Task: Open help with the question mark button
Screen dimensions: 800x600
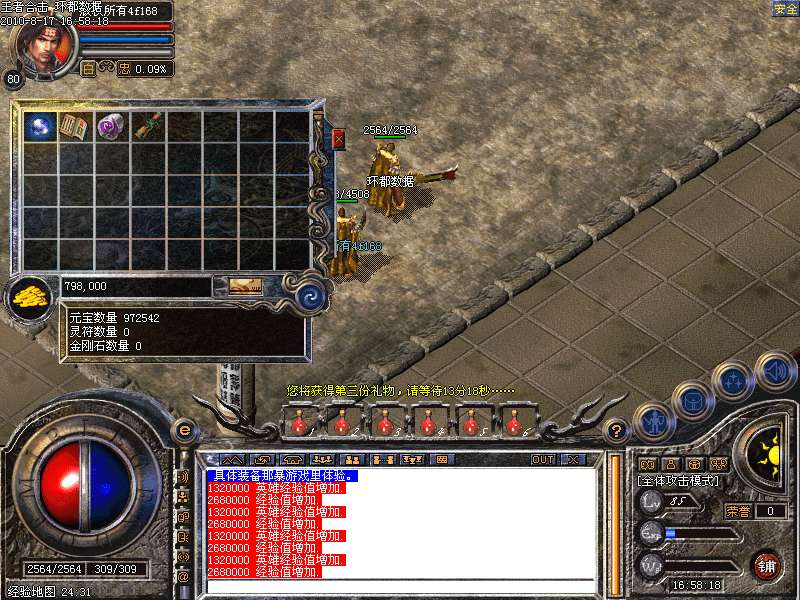Action: [617, 431]
